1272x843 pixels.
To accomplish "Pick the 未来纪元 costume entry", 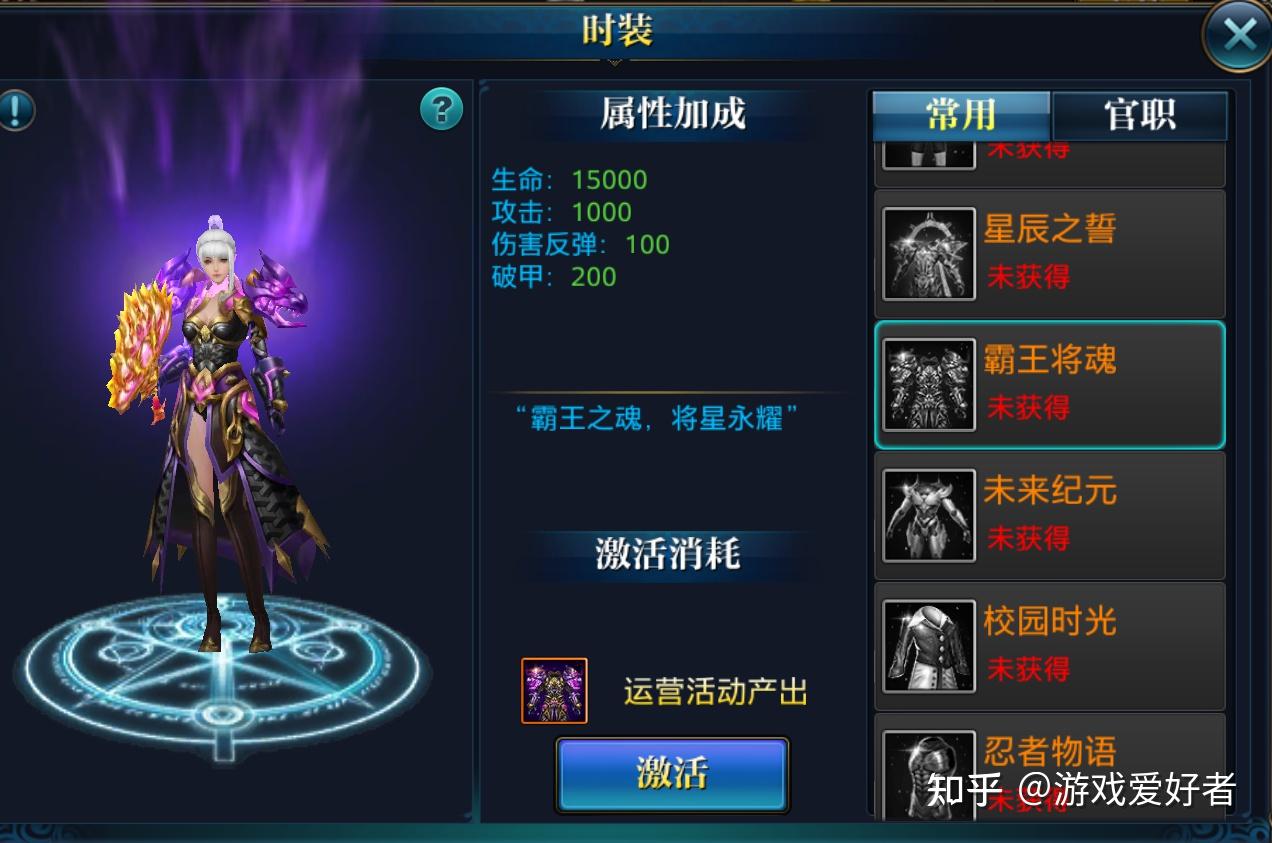I will 1049,516.
